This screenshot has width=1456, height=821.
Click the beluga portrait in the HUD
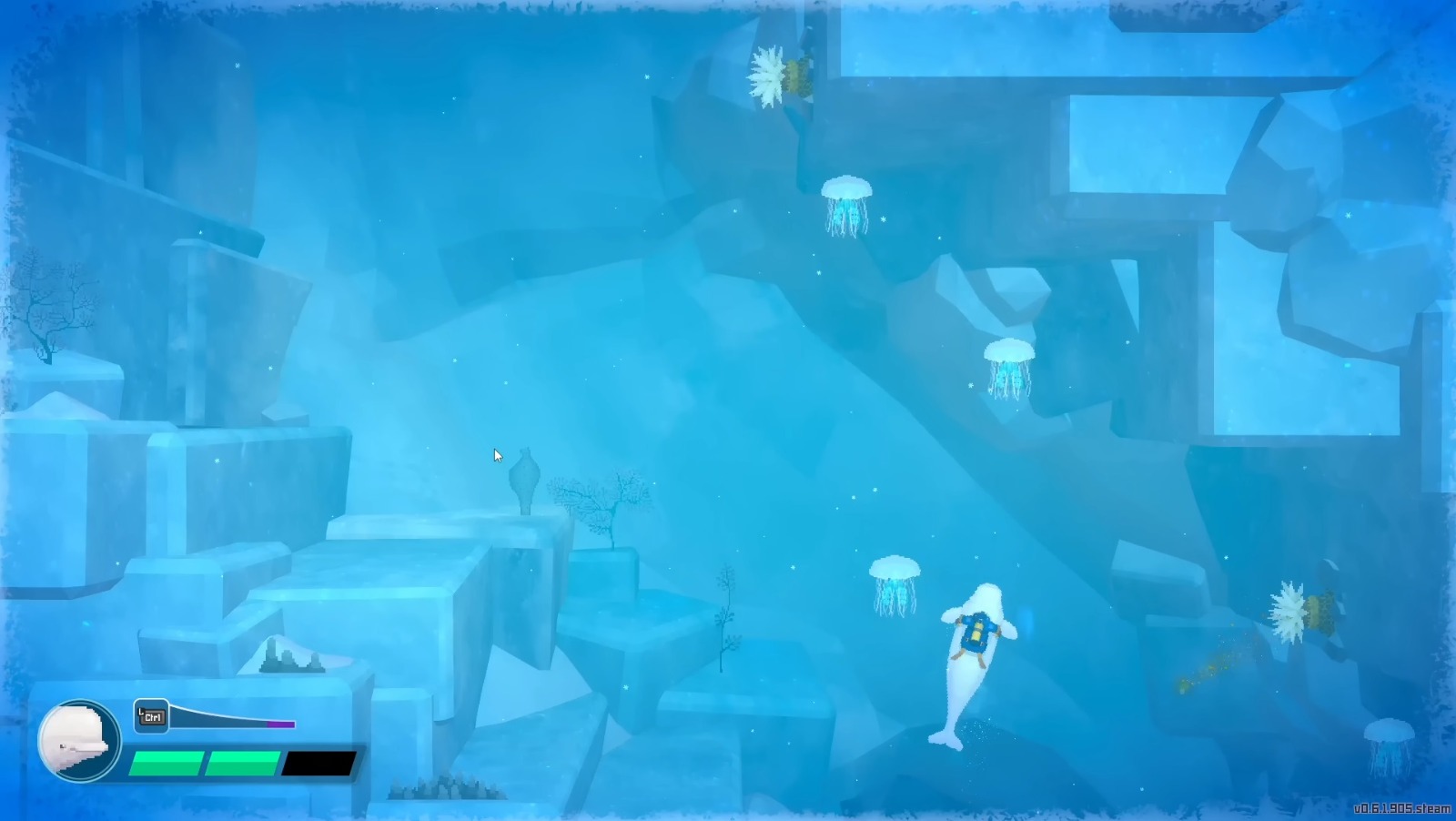[77, 740]
